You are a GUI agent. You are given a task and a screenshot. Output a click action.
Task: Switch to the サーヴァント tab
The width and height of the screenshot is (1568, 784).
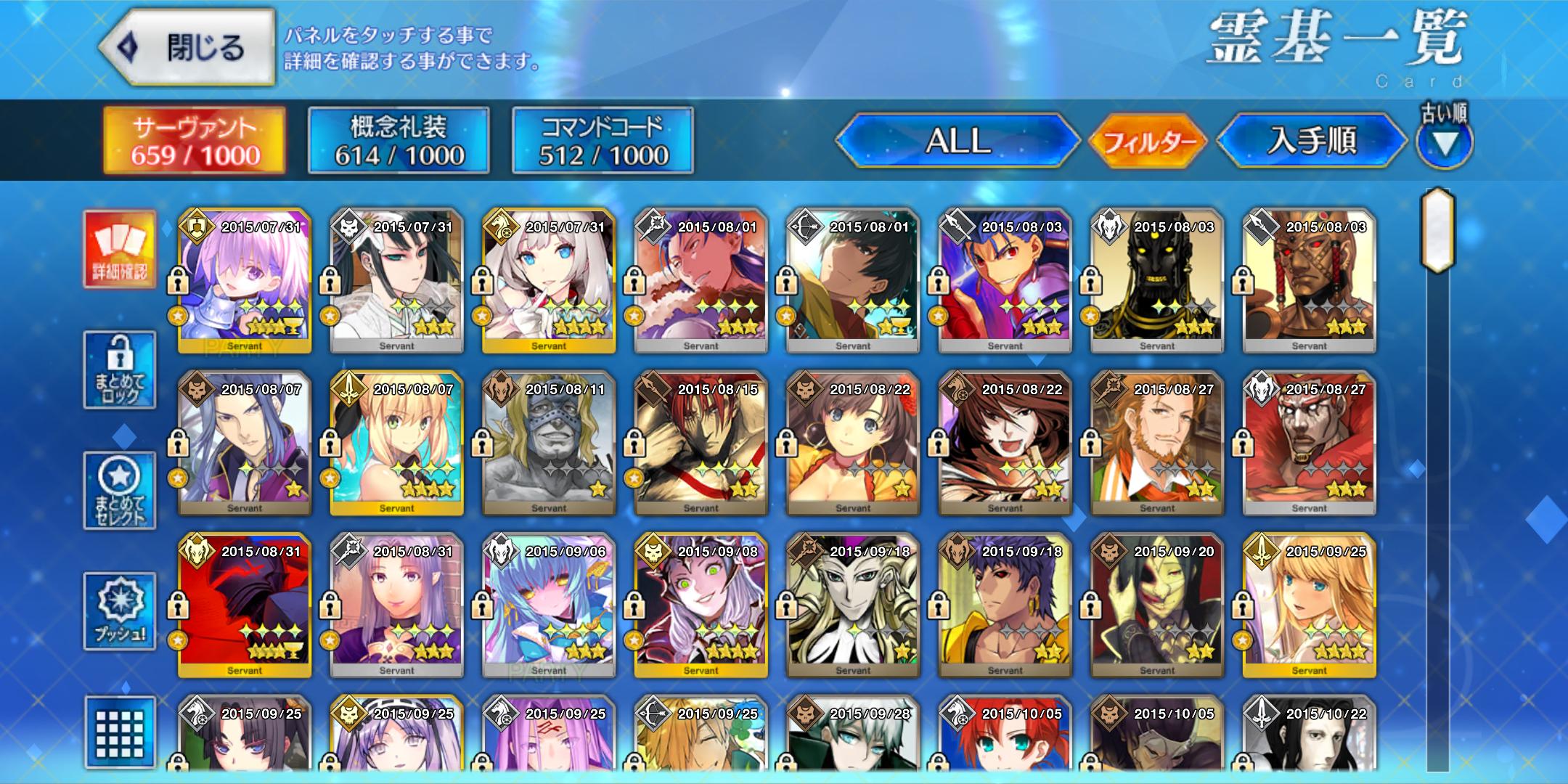pos(195,141)
